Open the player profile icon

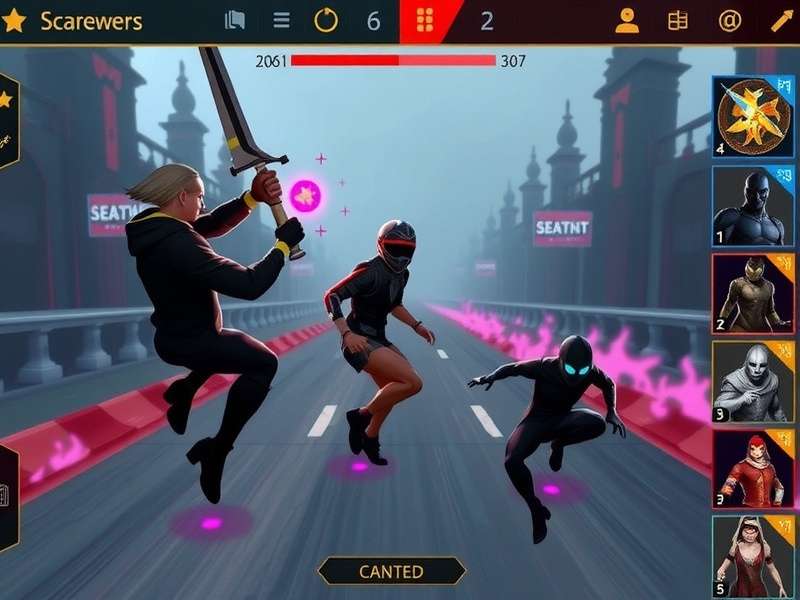[x=627, y=21]
